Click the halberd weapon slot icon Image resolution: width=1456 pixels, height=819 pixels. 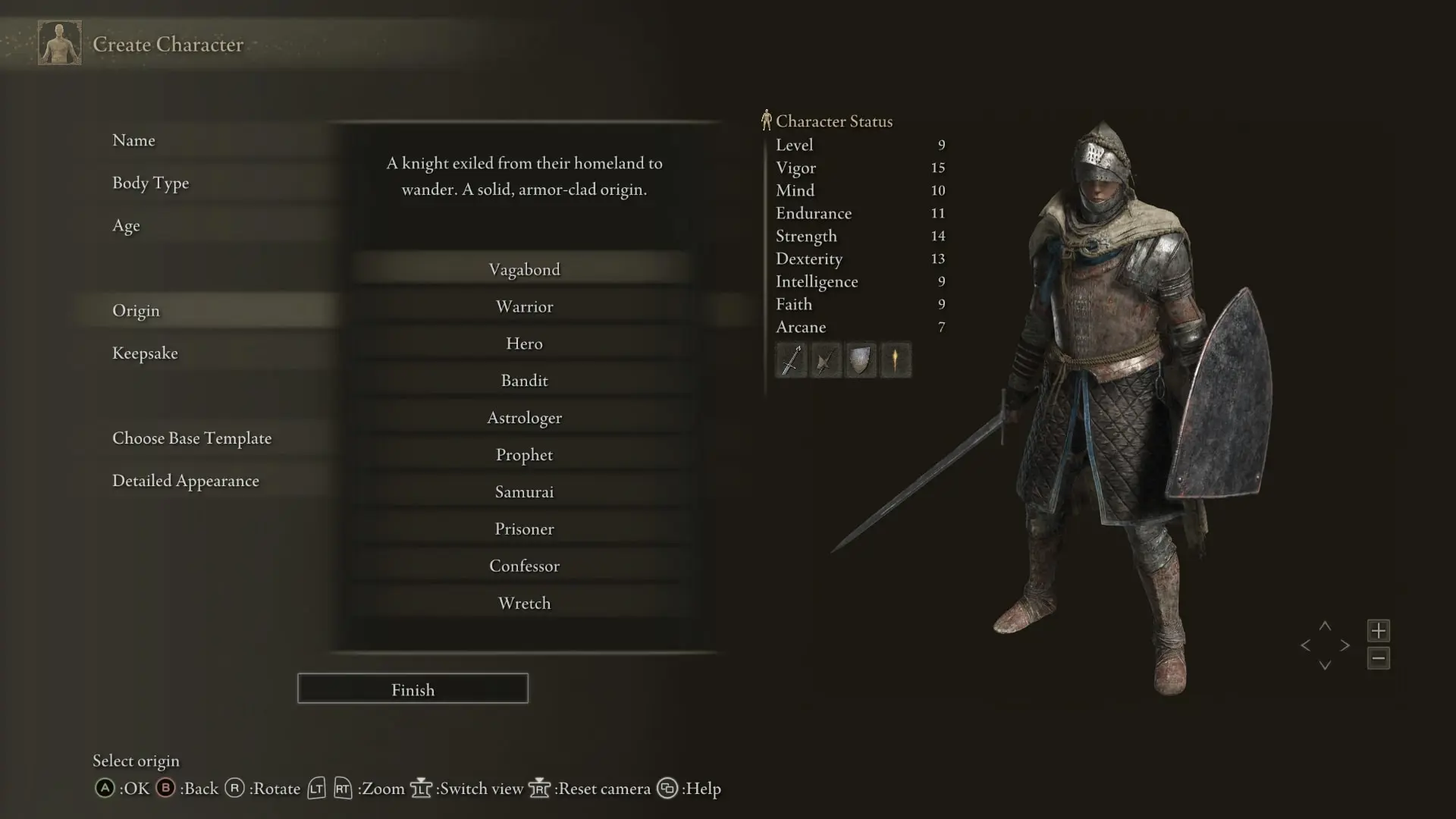click(x=826, y=360)
